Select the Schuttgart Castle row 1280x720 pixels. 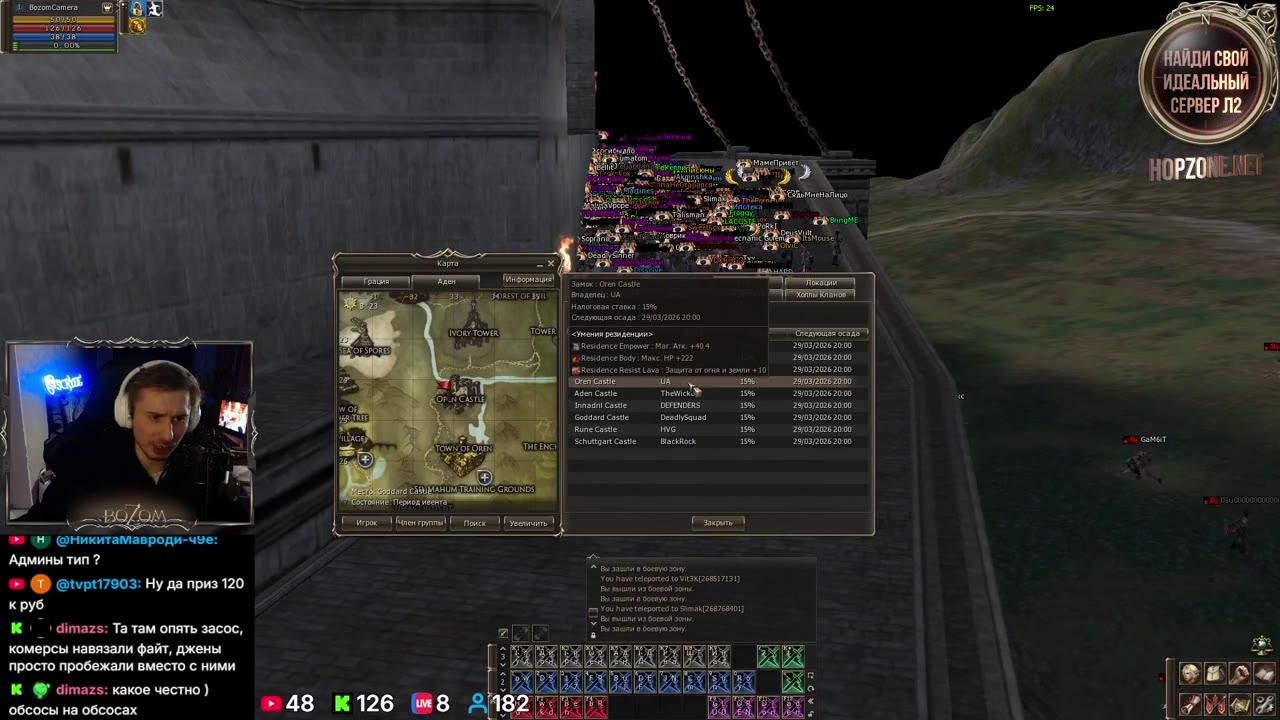pos(605,441)
